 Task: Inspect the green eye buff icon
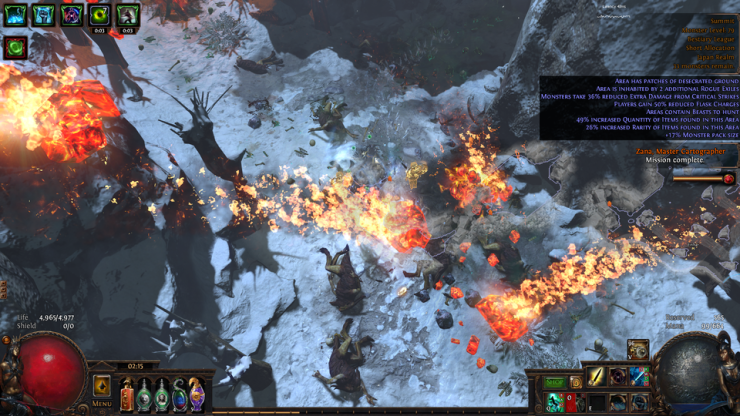point(99,15)
